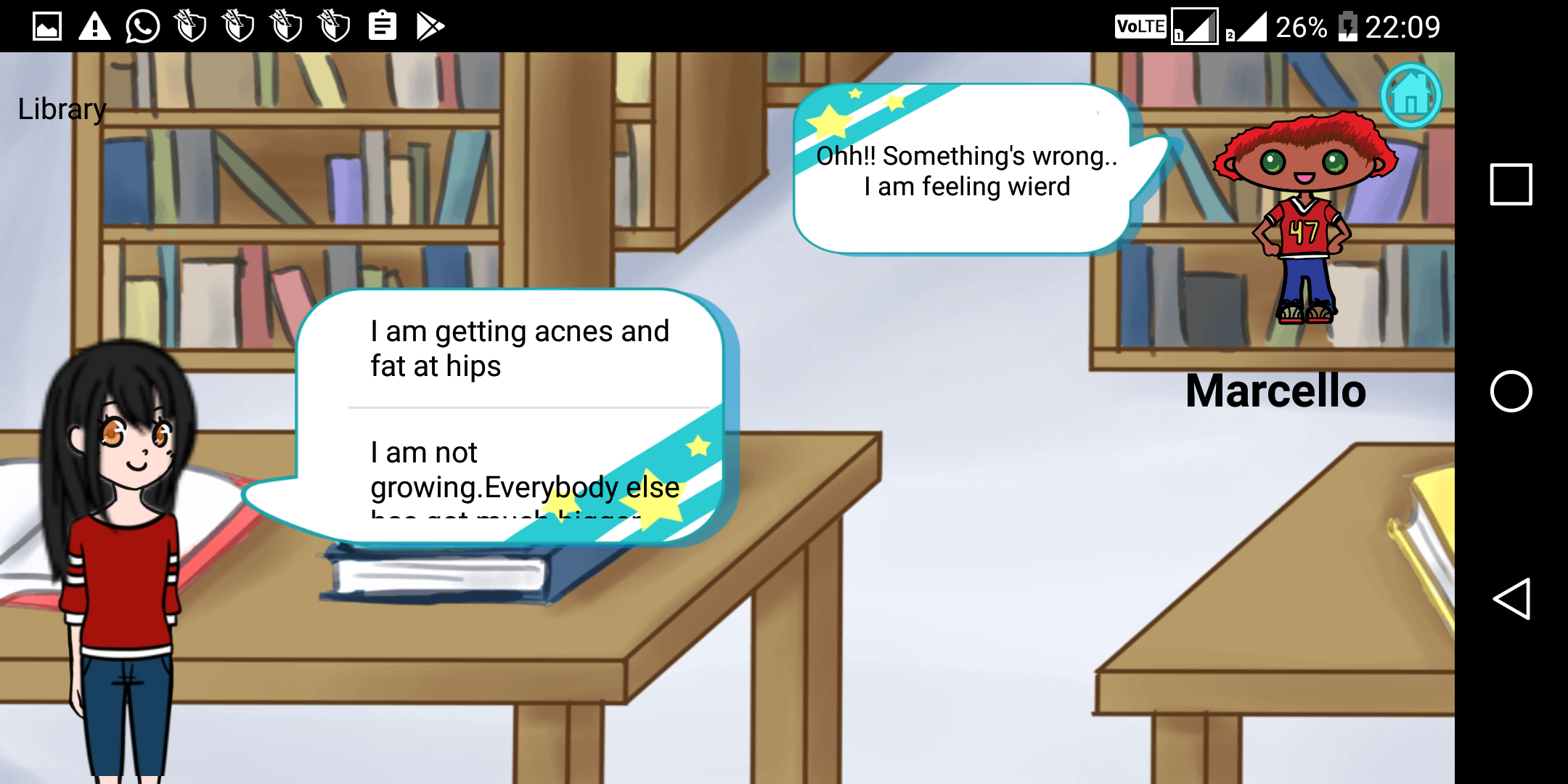
Task: Tap the screenshot image notification icon
Action: click(x=47, y=26)
